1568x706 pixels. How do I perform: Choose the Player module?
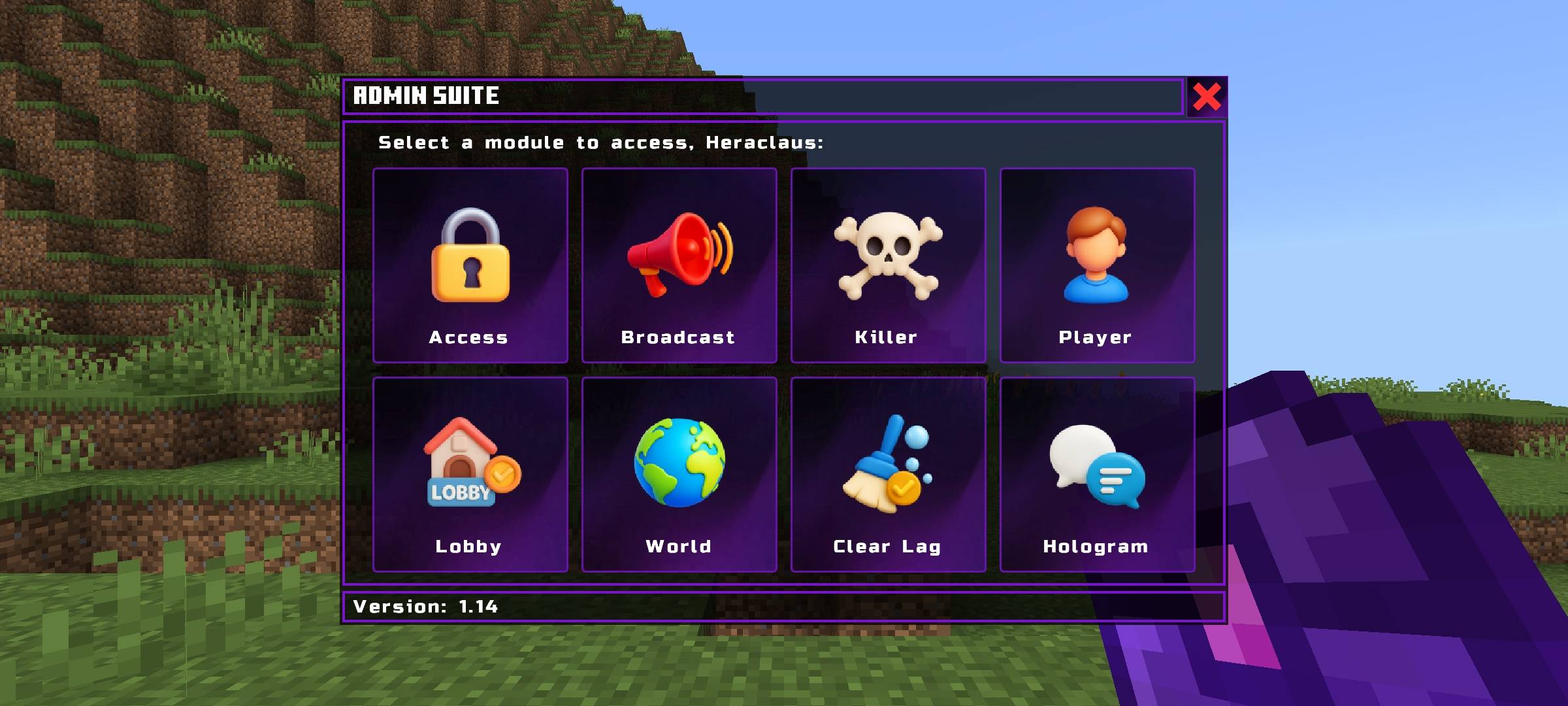click(1097, 265)
